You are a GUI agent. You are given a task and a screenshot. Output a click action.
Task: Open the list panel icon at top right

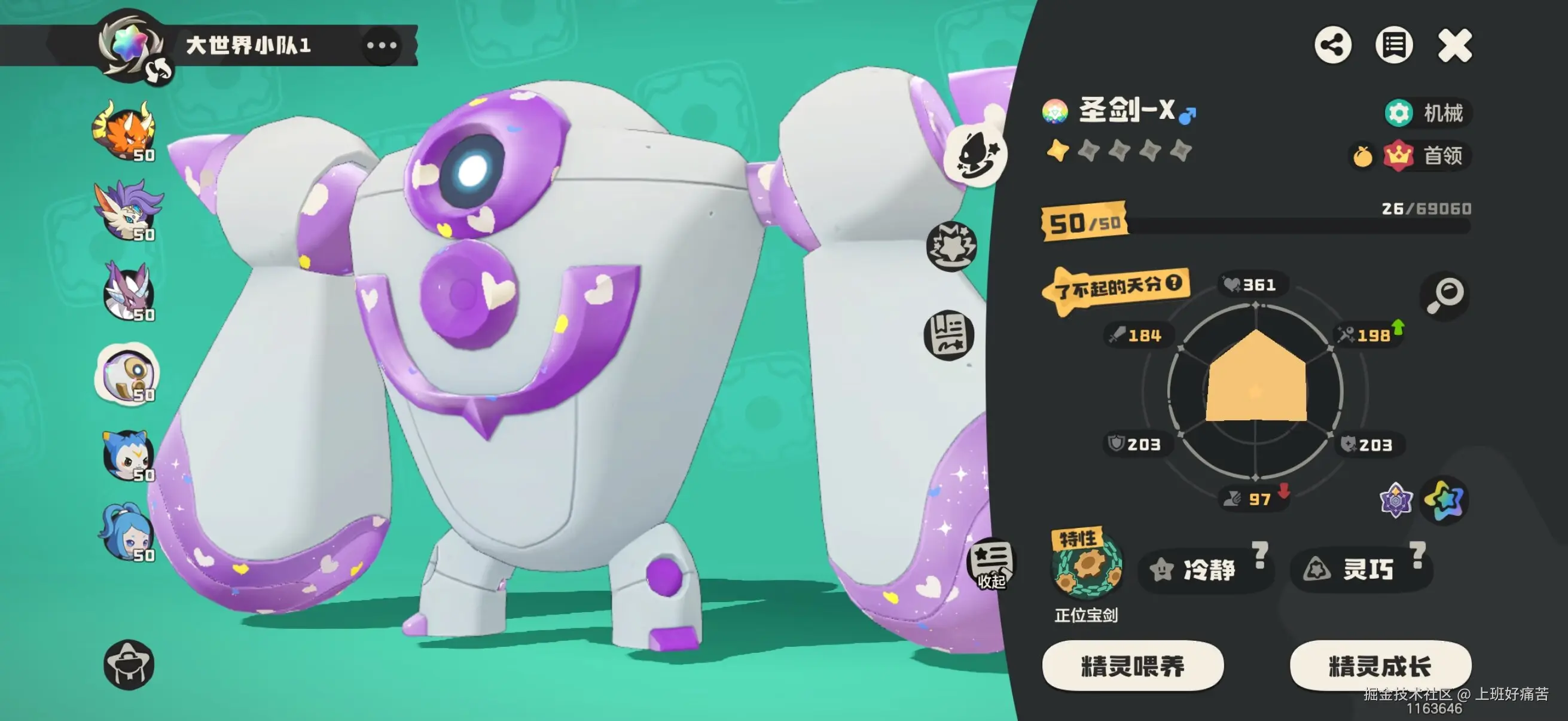pyautogui.click(x=1393, y=44)
